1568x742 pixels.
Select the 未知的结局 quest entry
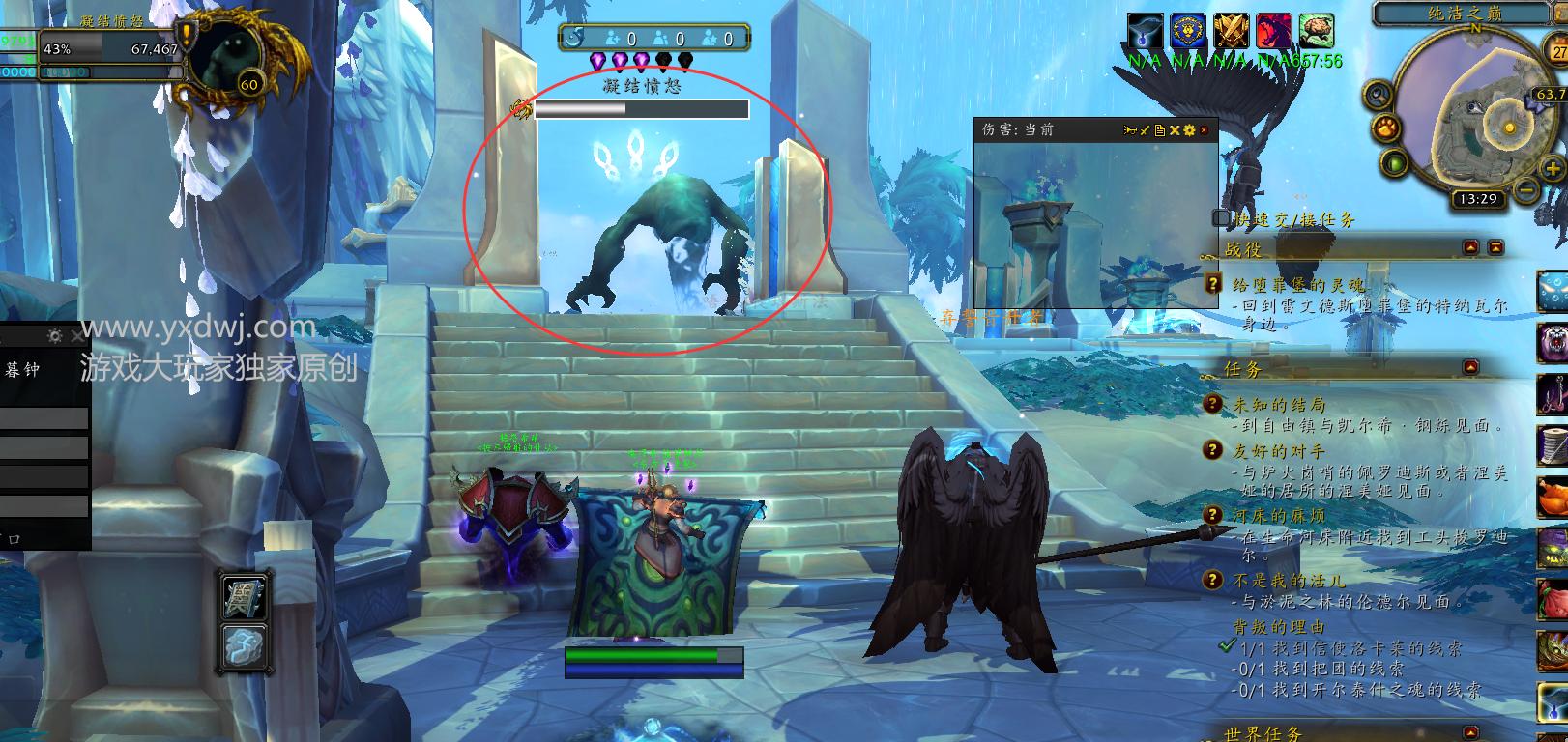coord(1279,405)
